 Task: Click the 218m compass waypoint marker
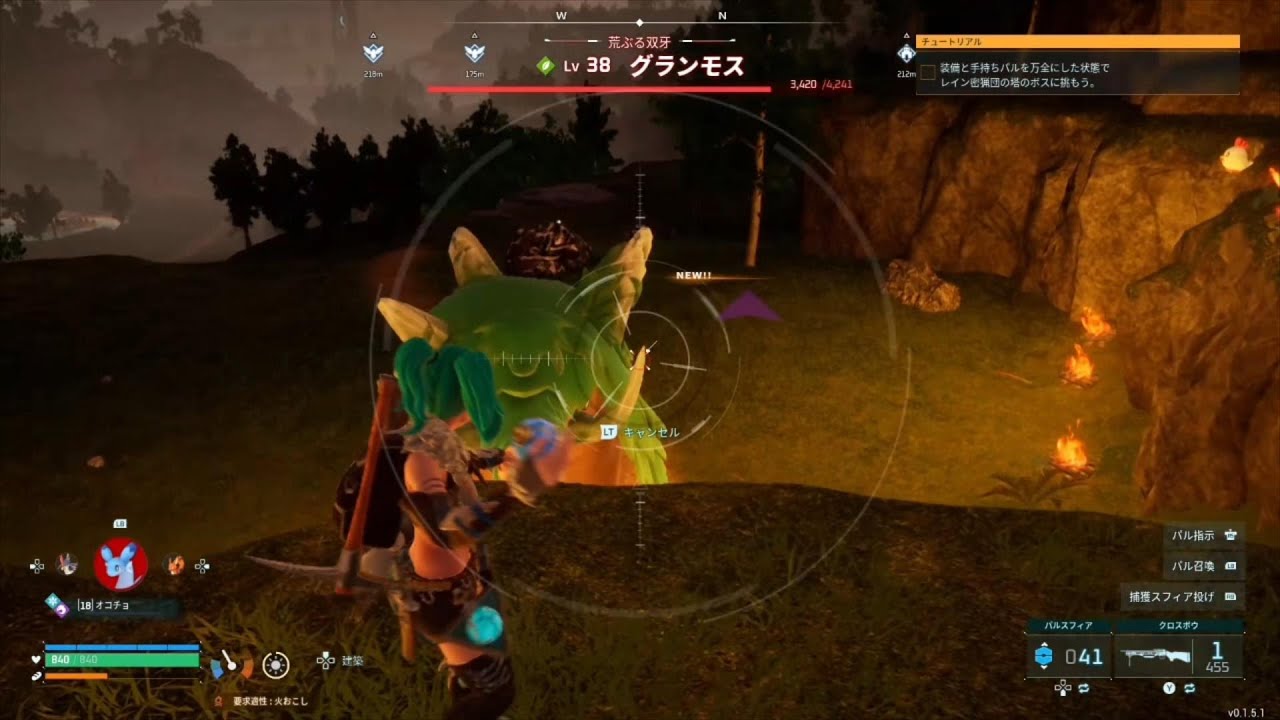373,54
